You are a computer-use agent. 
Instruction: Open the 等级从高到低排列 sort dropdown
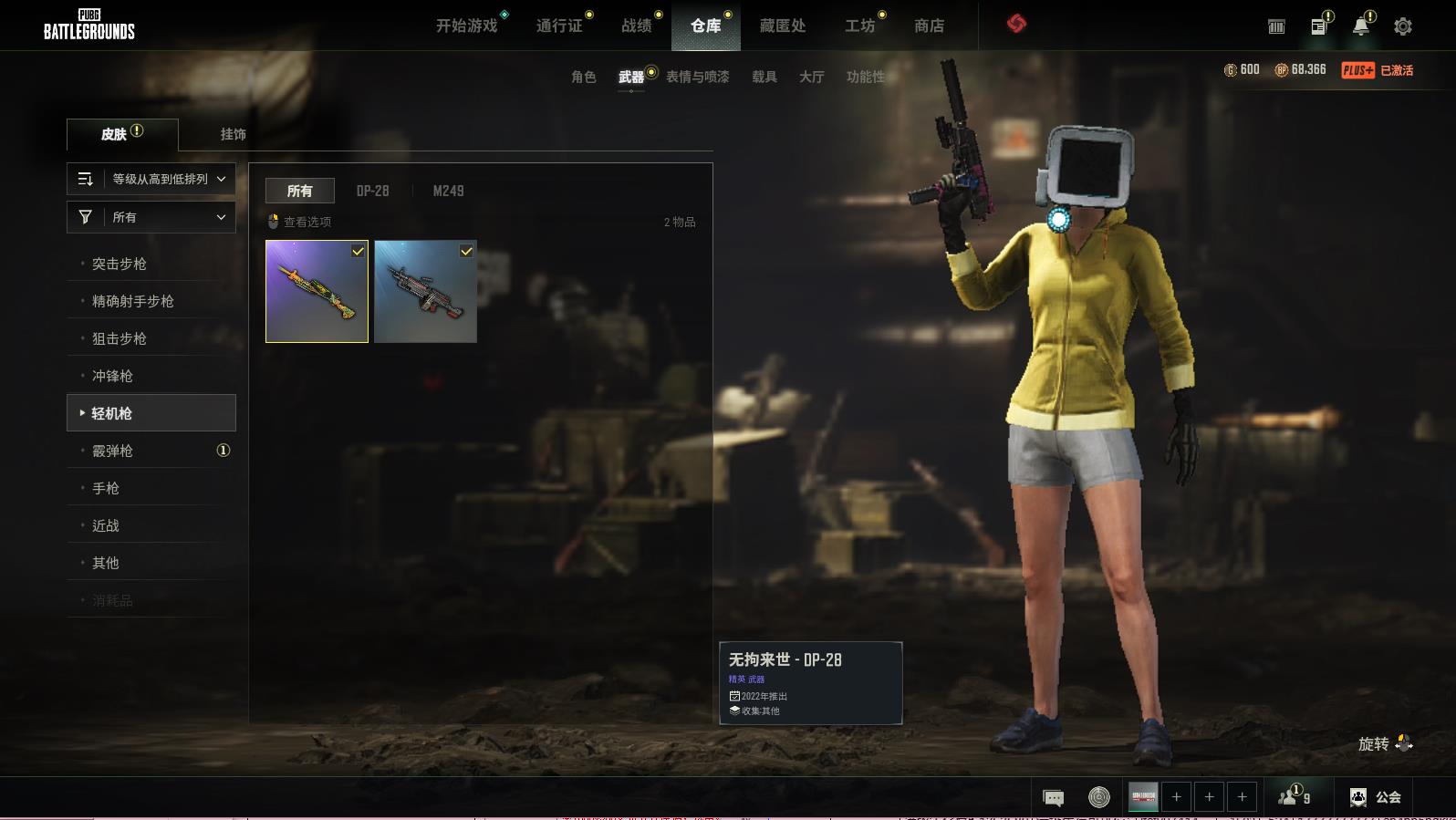[151, 179]
